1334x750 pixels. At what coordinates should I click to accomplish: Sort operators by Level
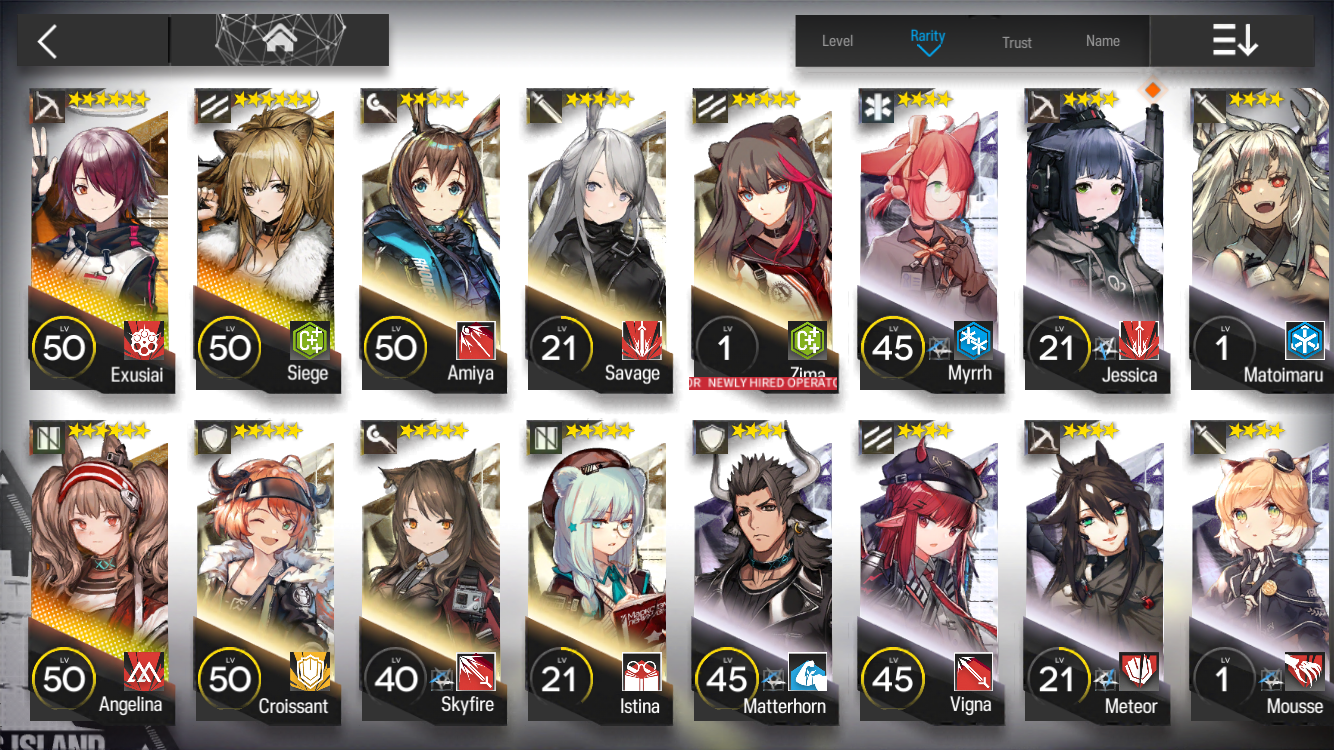(837, 41)
